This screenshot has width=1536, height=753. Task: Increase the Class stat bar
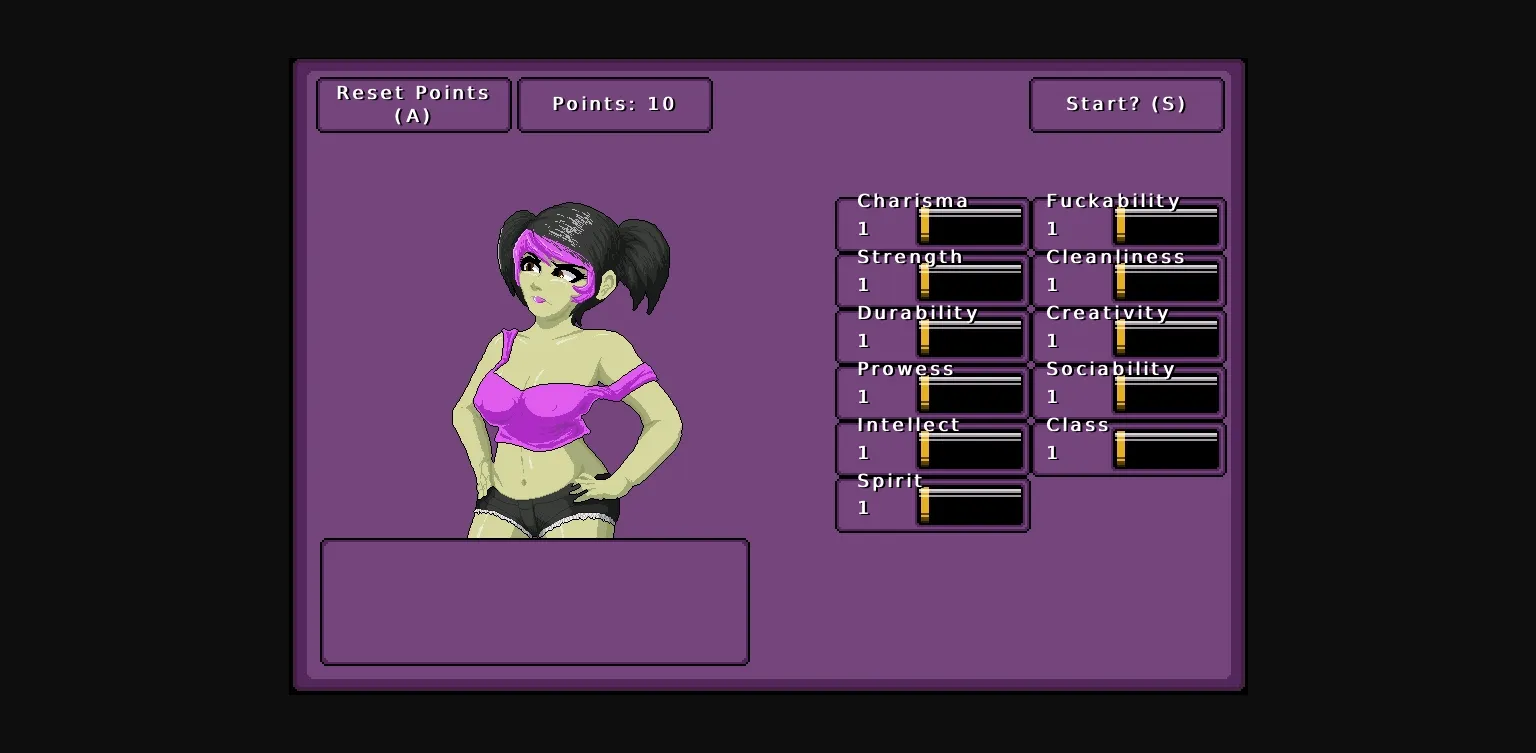tap(1166, 452)
